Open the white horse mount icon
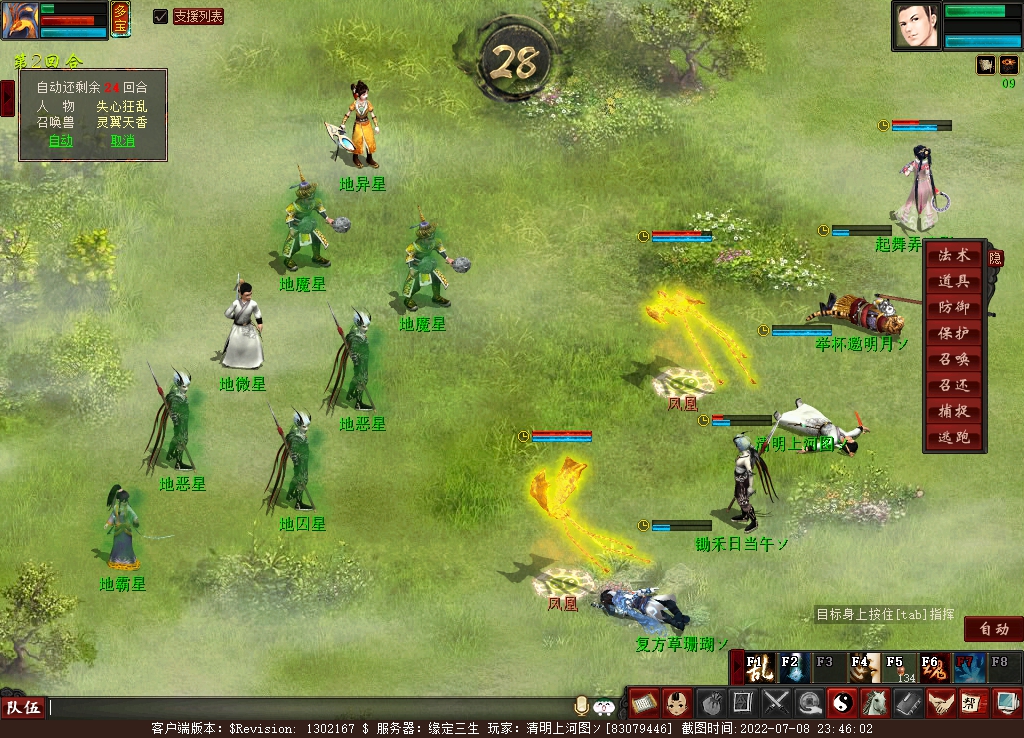The image size is (1024, 738). pyautogui.click(x=874, y=702)
